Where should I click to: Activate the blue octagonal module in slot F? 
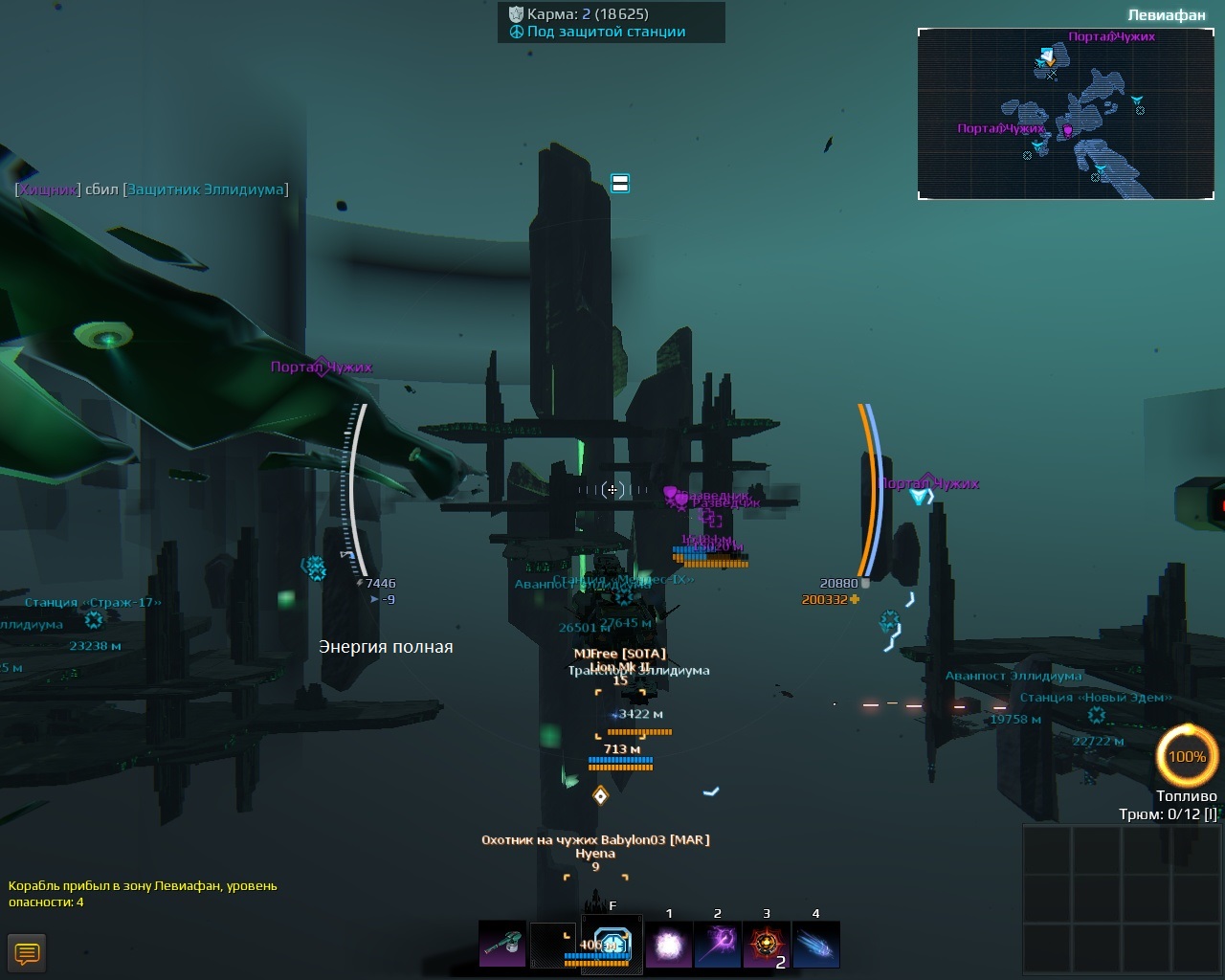[612, 945]
